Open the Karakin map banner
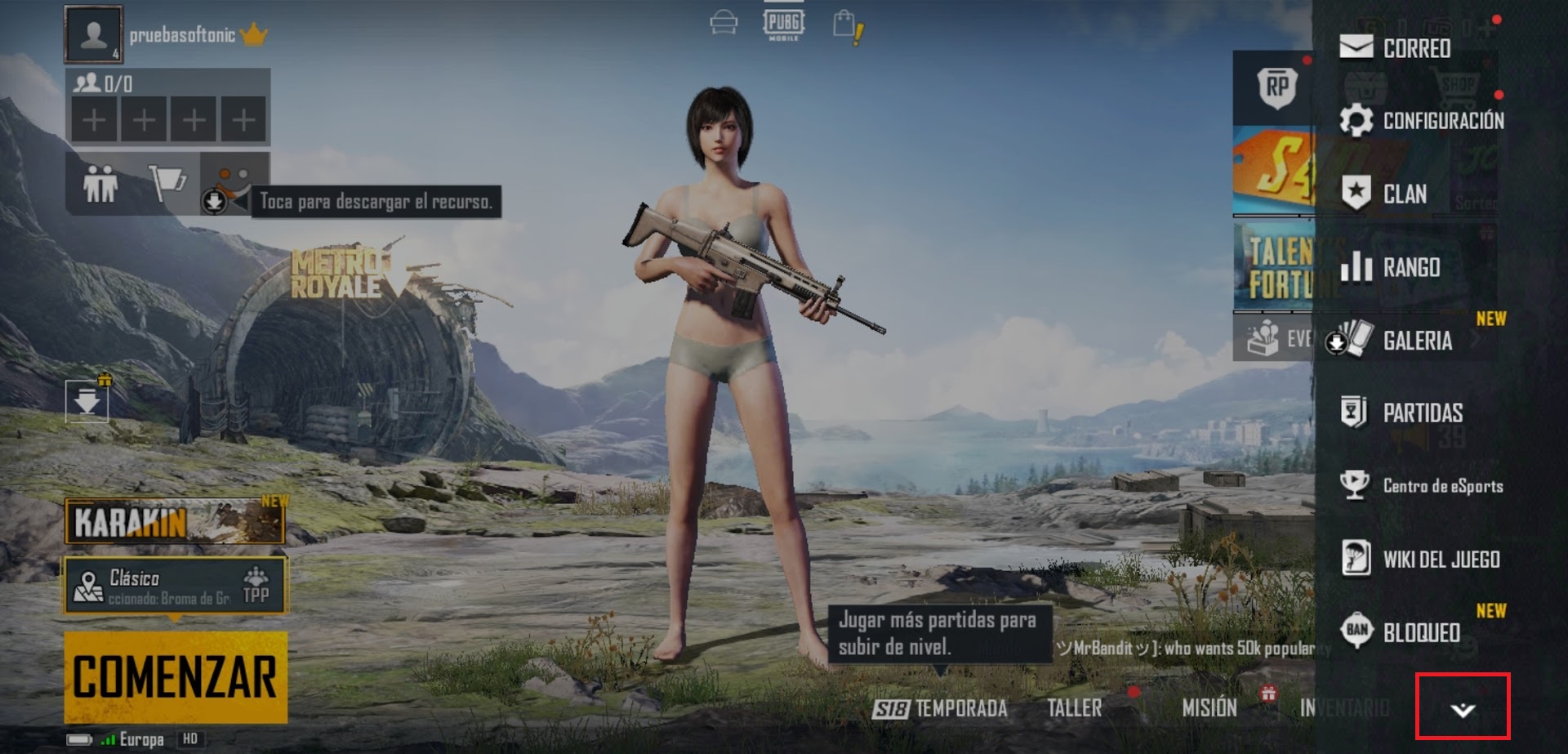 (175, 522)
